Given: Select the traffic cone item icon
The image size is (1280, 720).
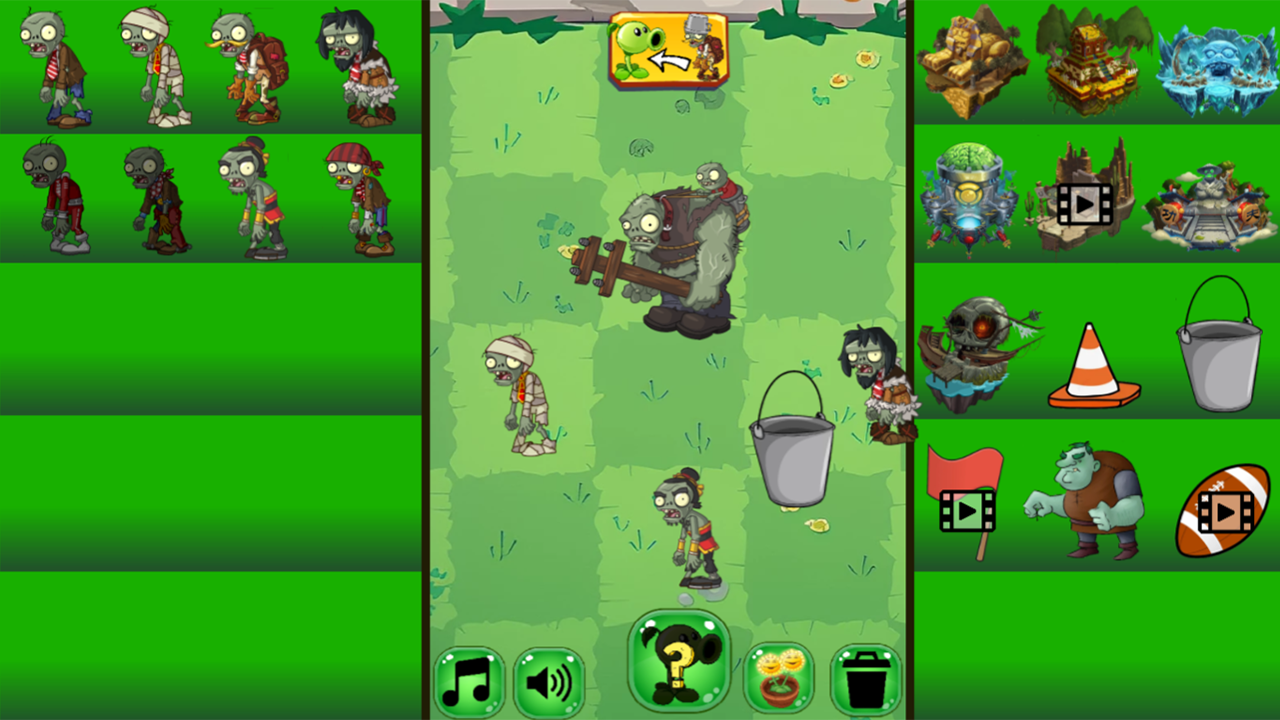Looking at the screenshot, I should [x=1094, y=360].
